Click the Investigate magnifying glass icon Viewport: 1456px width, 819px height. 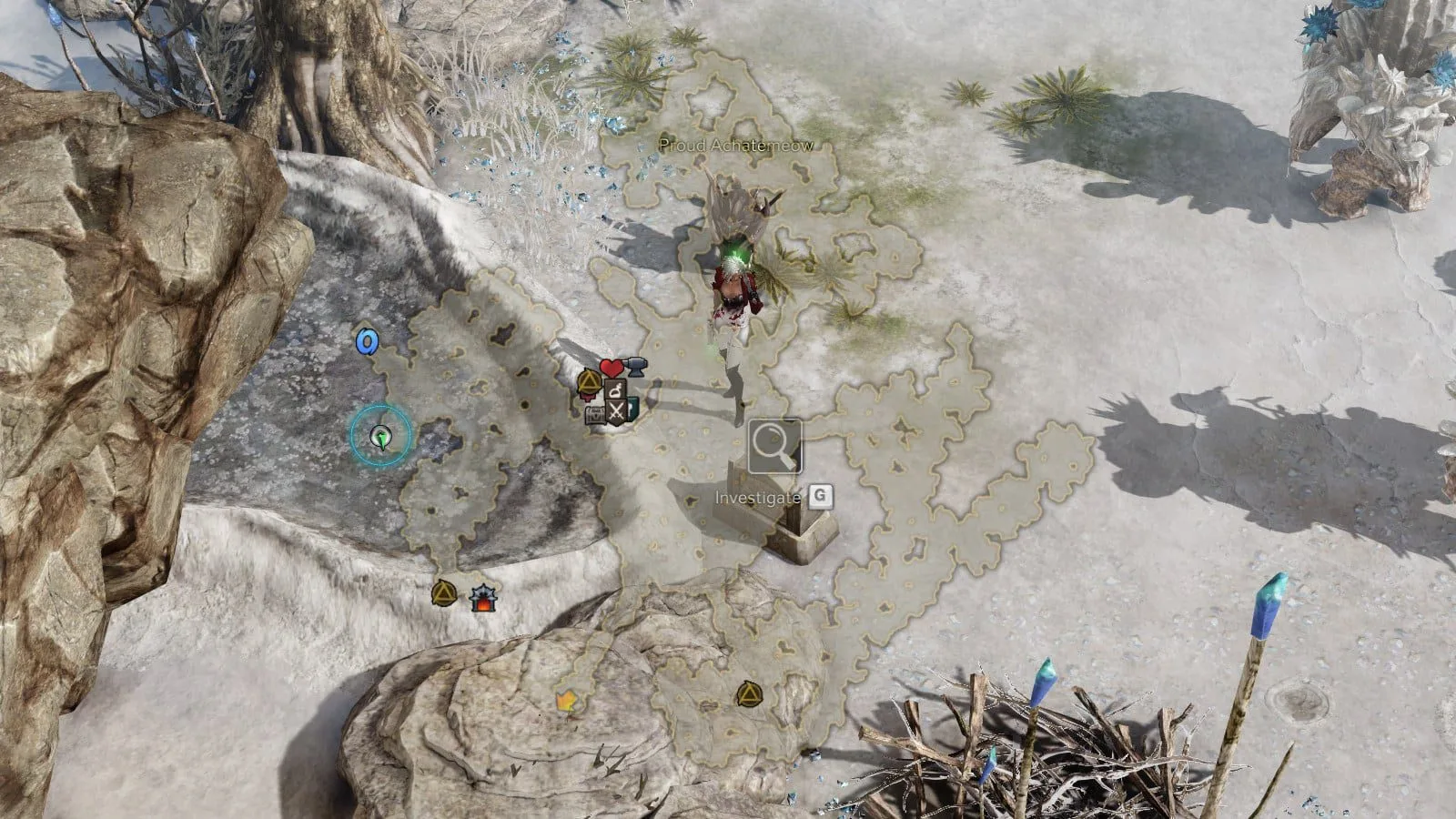pyautogui.click(x=775, y=446)
